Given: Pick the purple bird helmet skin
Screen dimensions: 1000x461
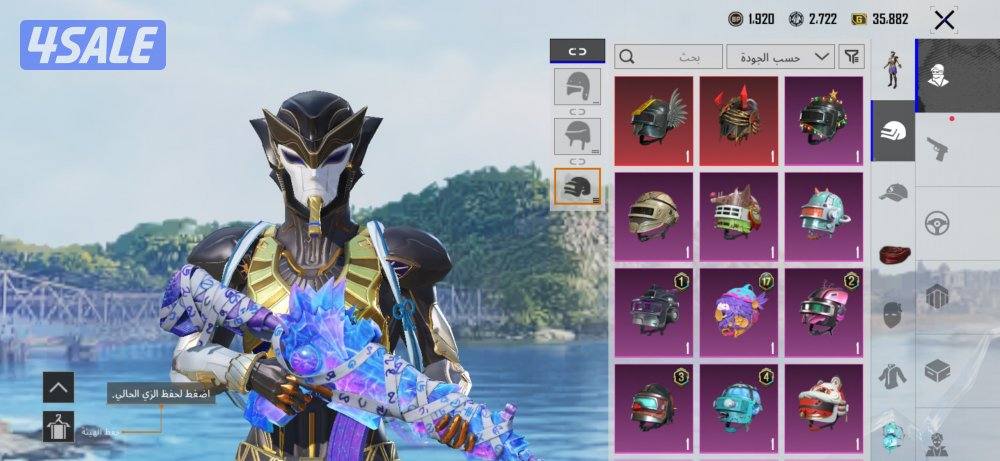Looking at the screenshot, I should click(x=738, y=309).
